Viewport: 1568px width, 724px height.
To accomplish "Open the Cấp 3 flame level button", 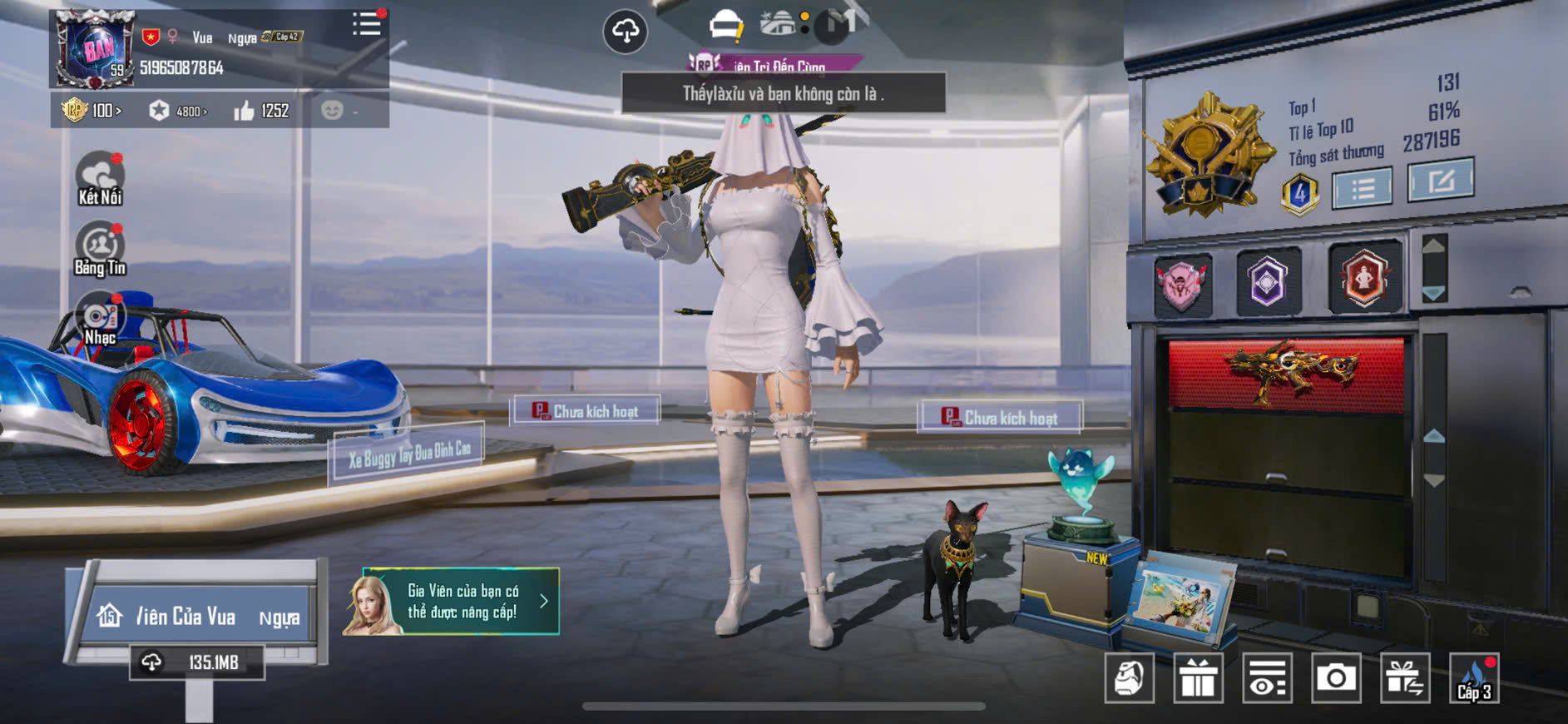I will click(x=1474, y=678).
